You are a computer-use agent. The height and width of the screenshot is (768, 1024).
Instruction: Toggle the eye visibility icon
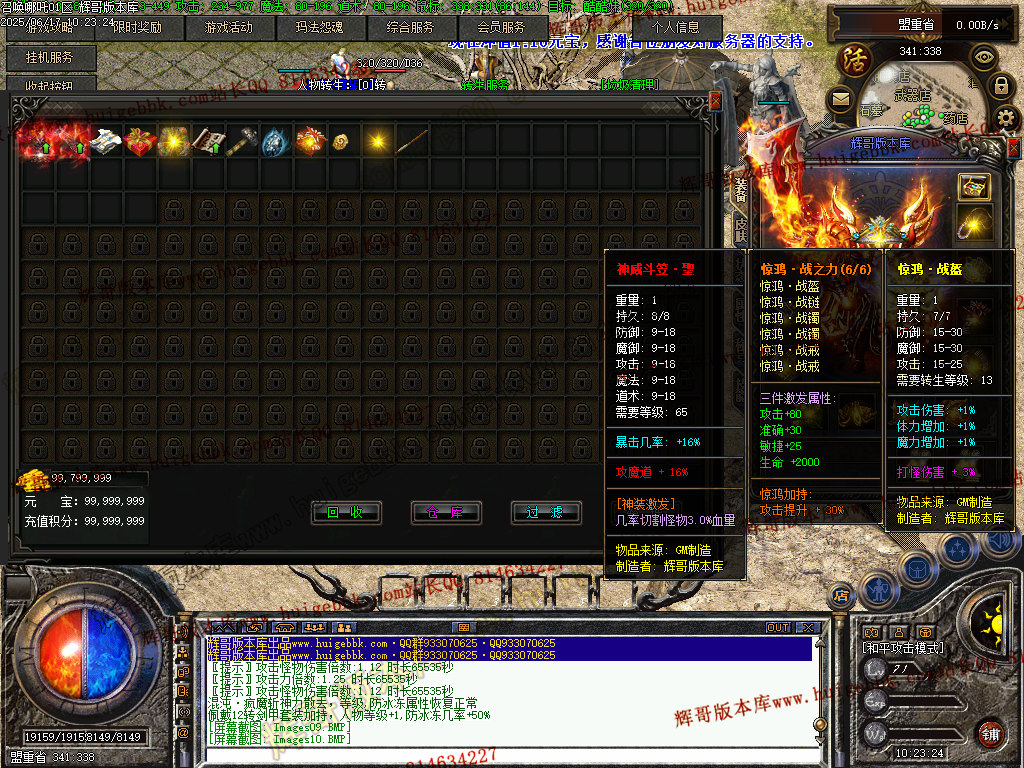(984, 57)
